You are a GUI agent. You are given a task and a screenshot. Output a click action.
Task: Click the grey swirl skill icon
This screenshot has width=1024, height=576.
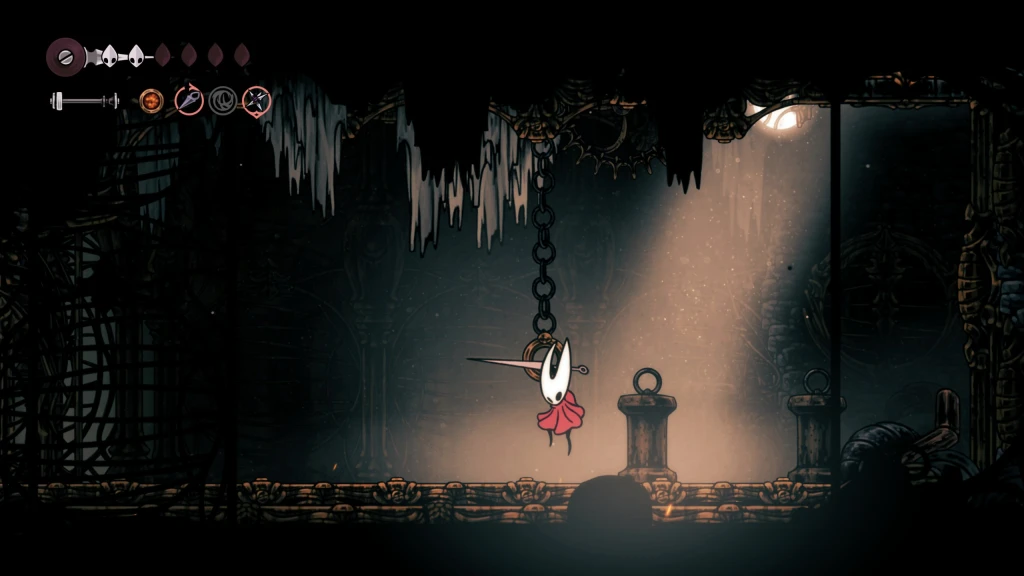click(x=223, y=100)
